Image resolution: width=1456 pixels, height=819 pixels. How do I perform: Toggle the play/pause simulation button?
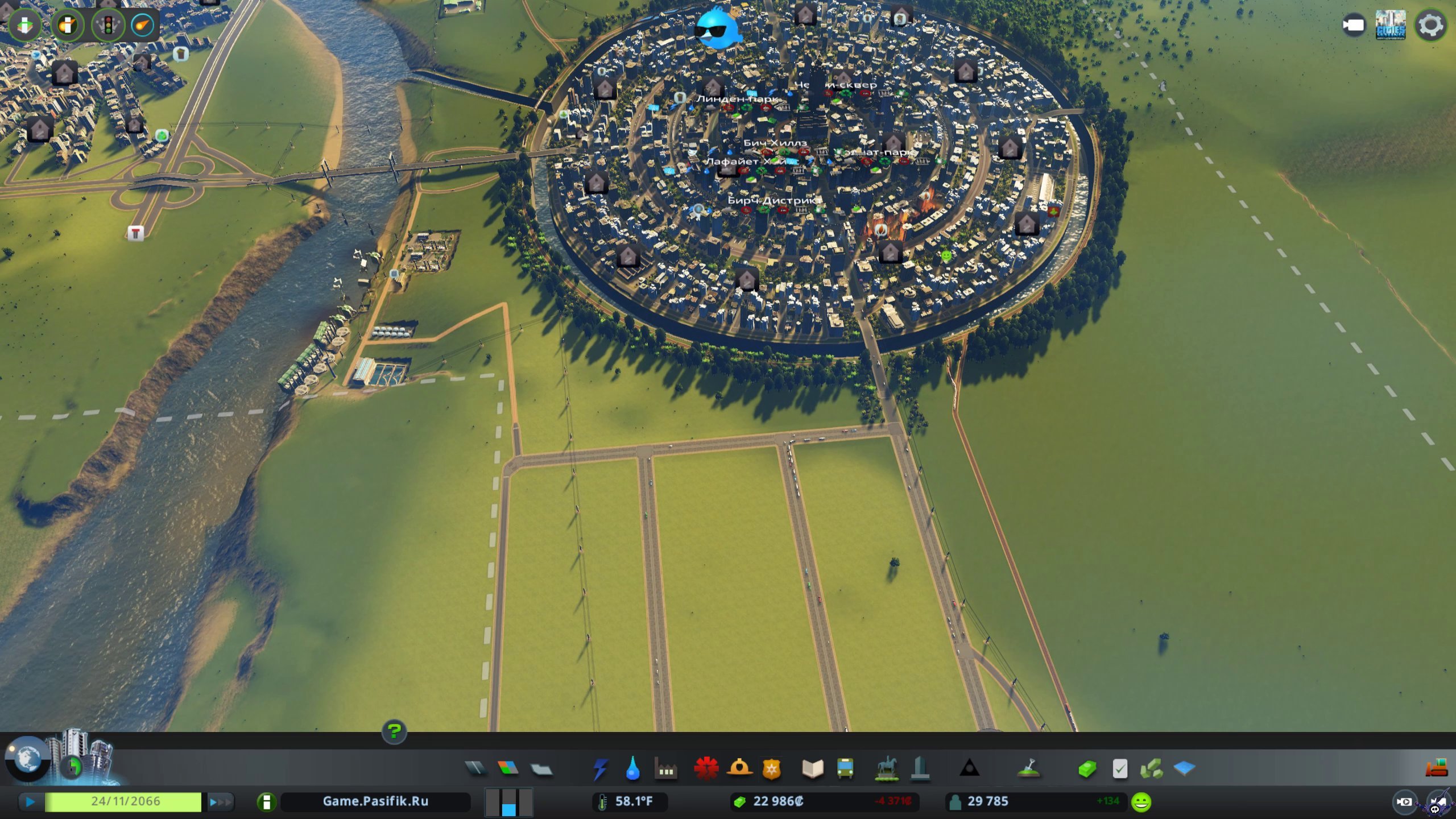(x=30, y=802)
